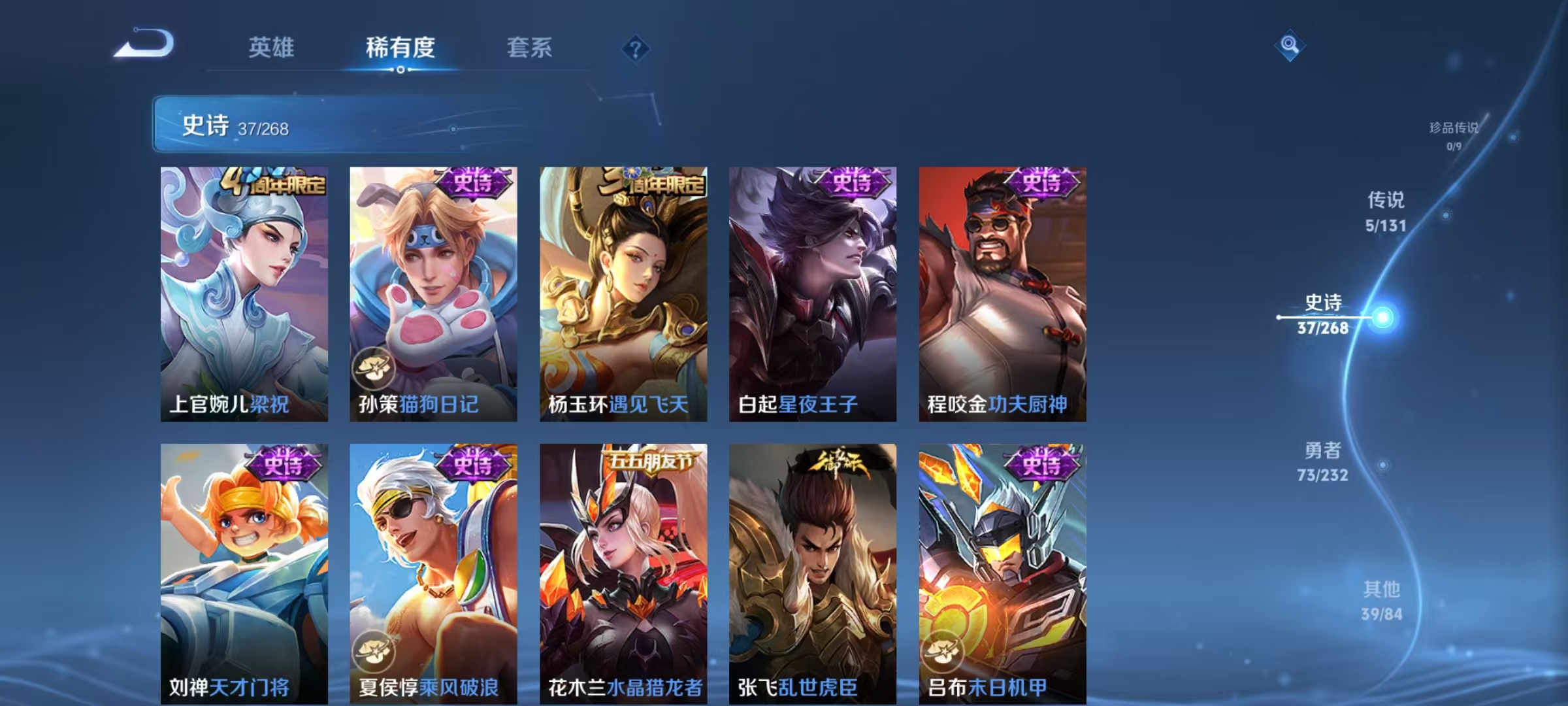The width and height of the screenshot is (1568, 706).
Task: Open the 花木兰水晶猎龙者 skin card
Action: click(621, 569)
